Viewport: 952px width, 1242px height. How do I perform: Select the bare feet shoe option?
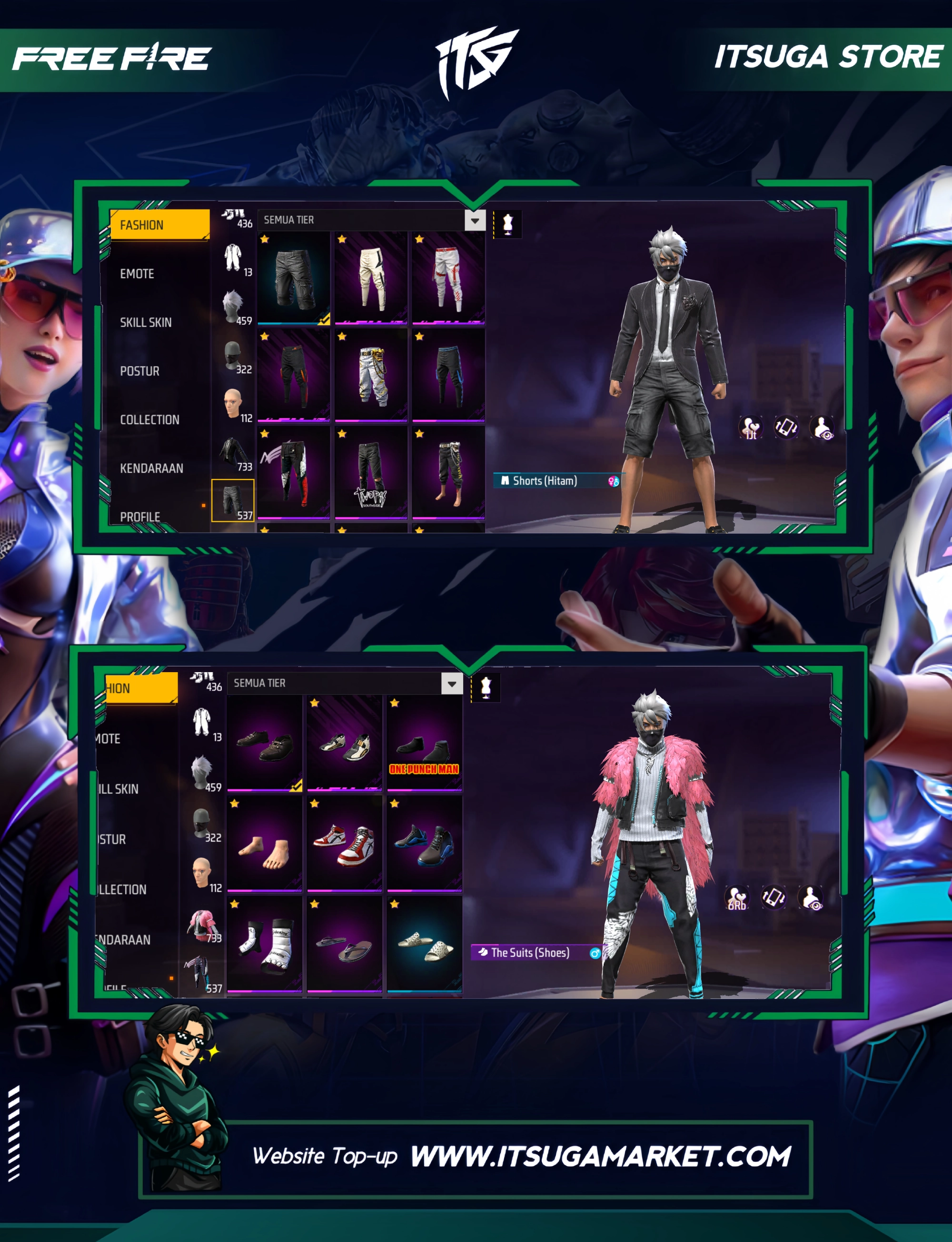(x=265, y=844)
